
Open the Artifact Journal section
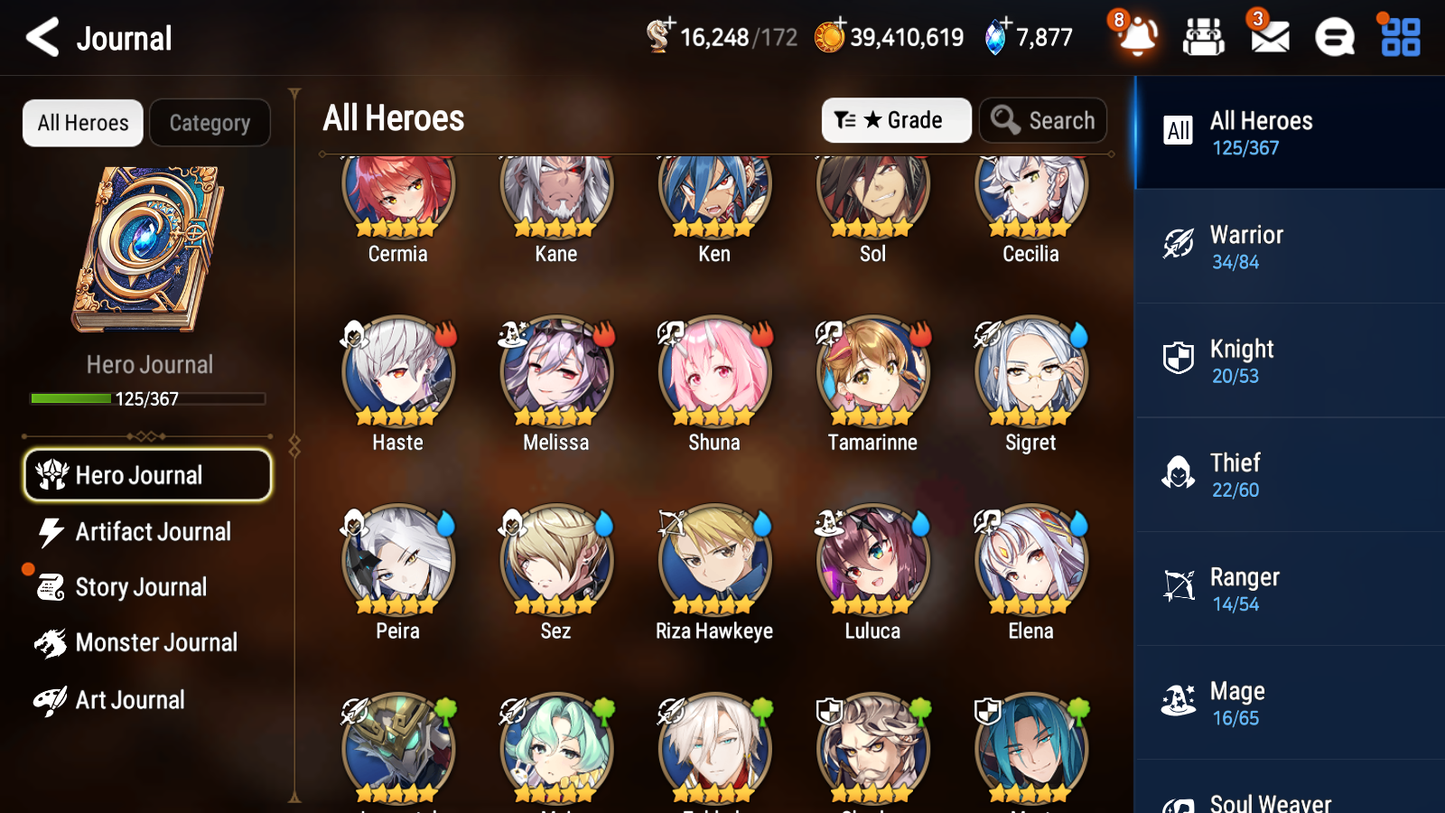pyautogui.click(x=147, y=532)
